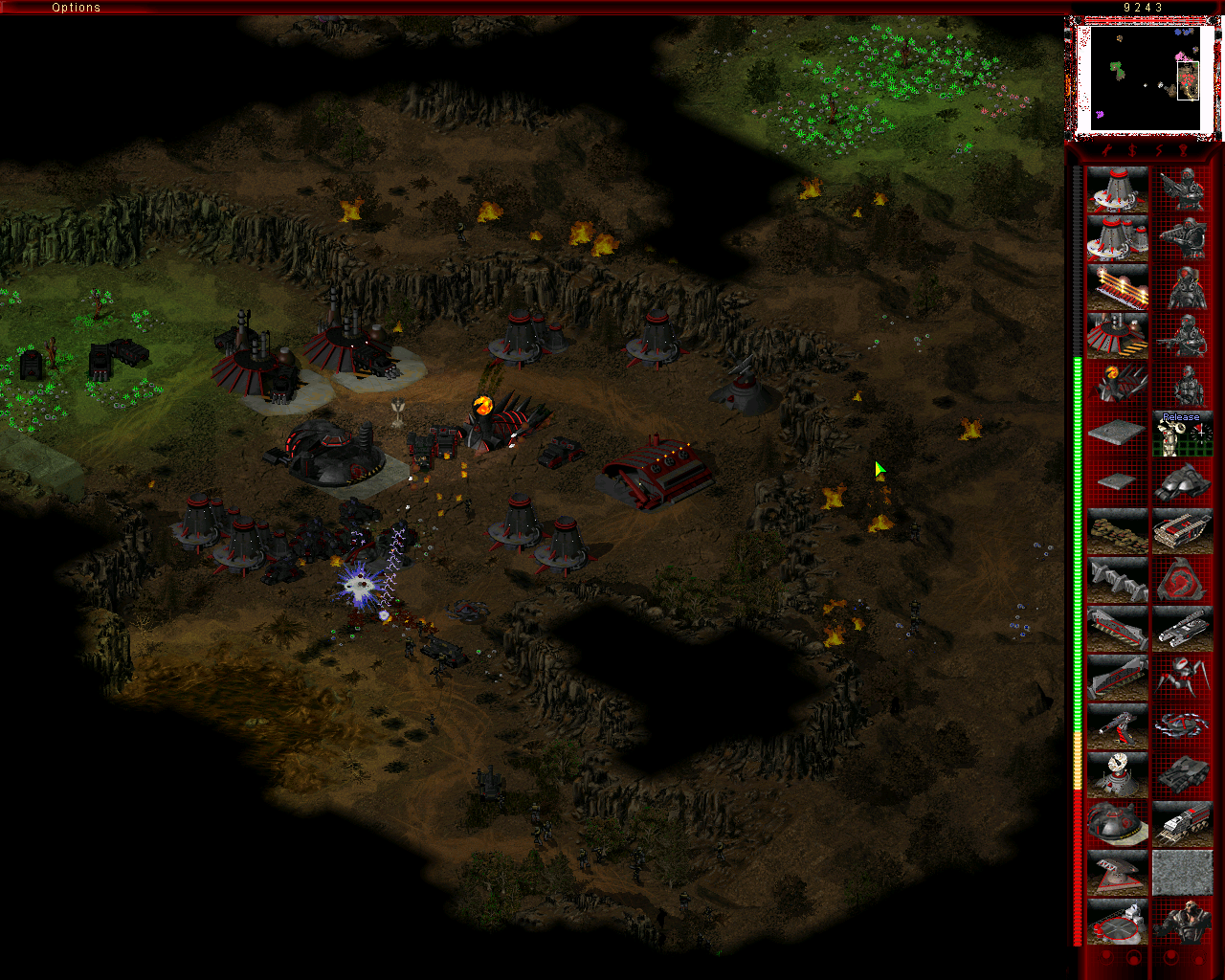
Task: Select the two-barrel artillery vehicle icon
Action: (x=1182, y=629)
